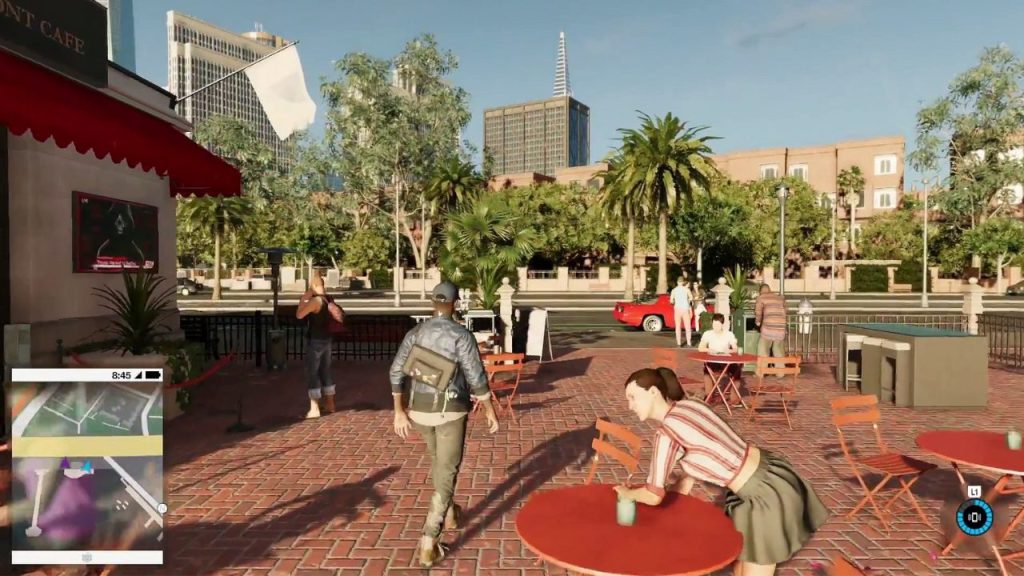
Task: Click the compass north marker on the minimap
Action: click(x=161, y=508)
